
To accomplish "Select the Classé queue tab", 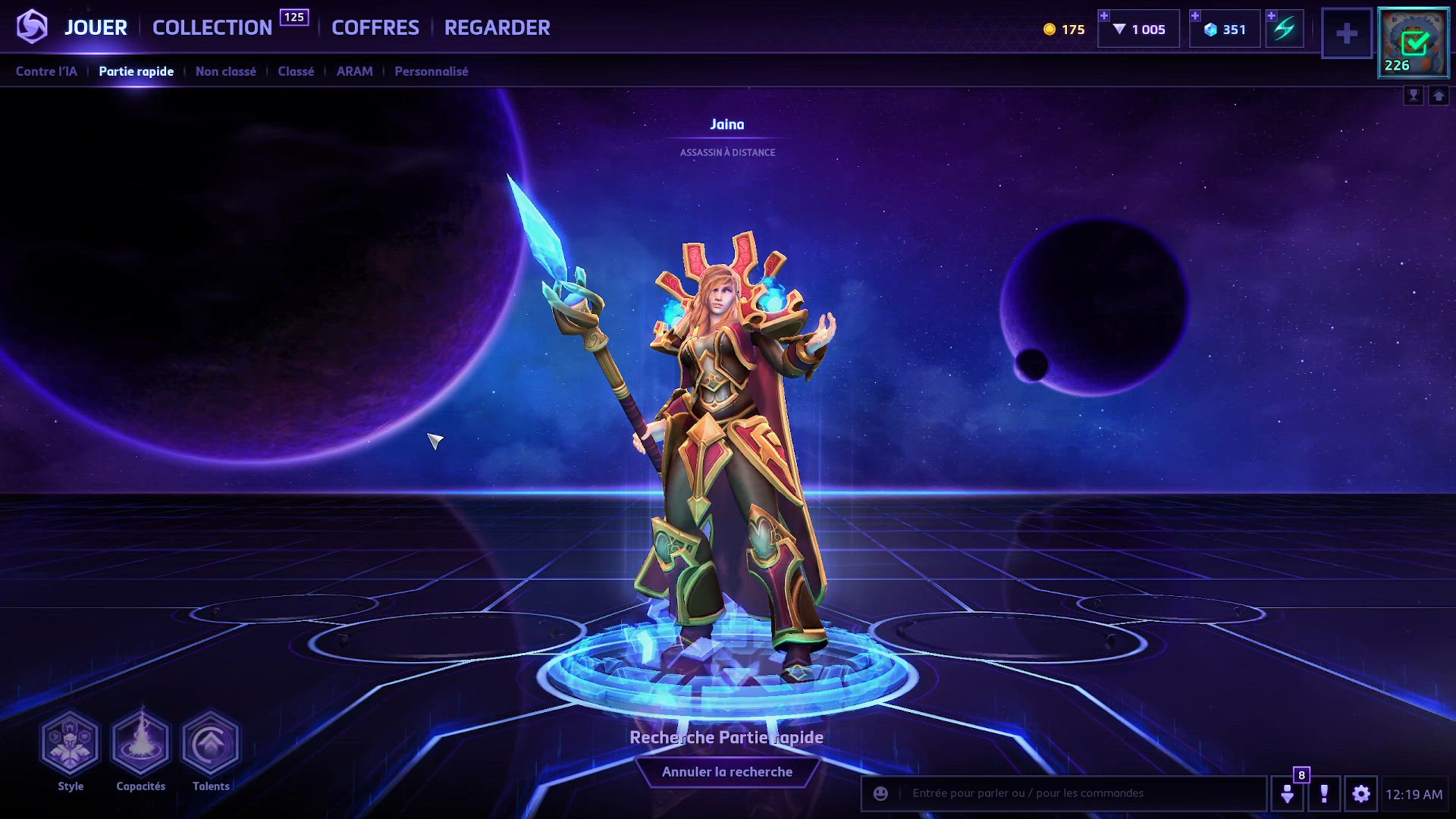I will tap(295, 71).
